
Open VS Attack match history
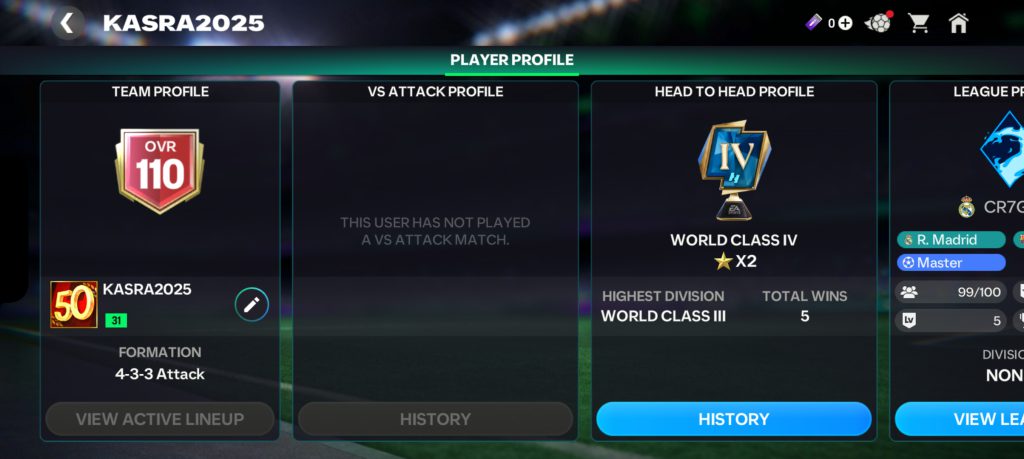click(x=435, y=419)
